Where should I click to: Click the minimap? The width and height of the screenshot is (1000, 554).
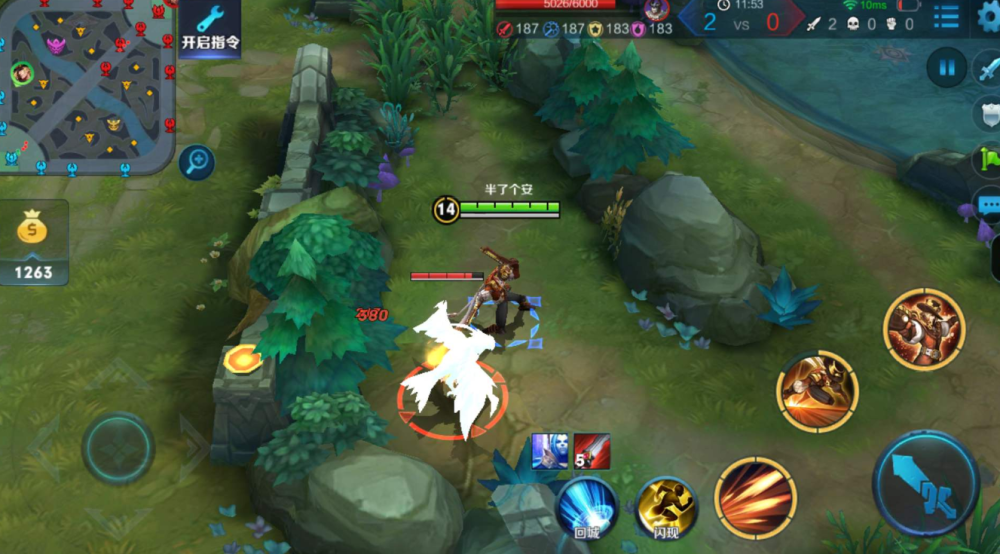point(88,86)
